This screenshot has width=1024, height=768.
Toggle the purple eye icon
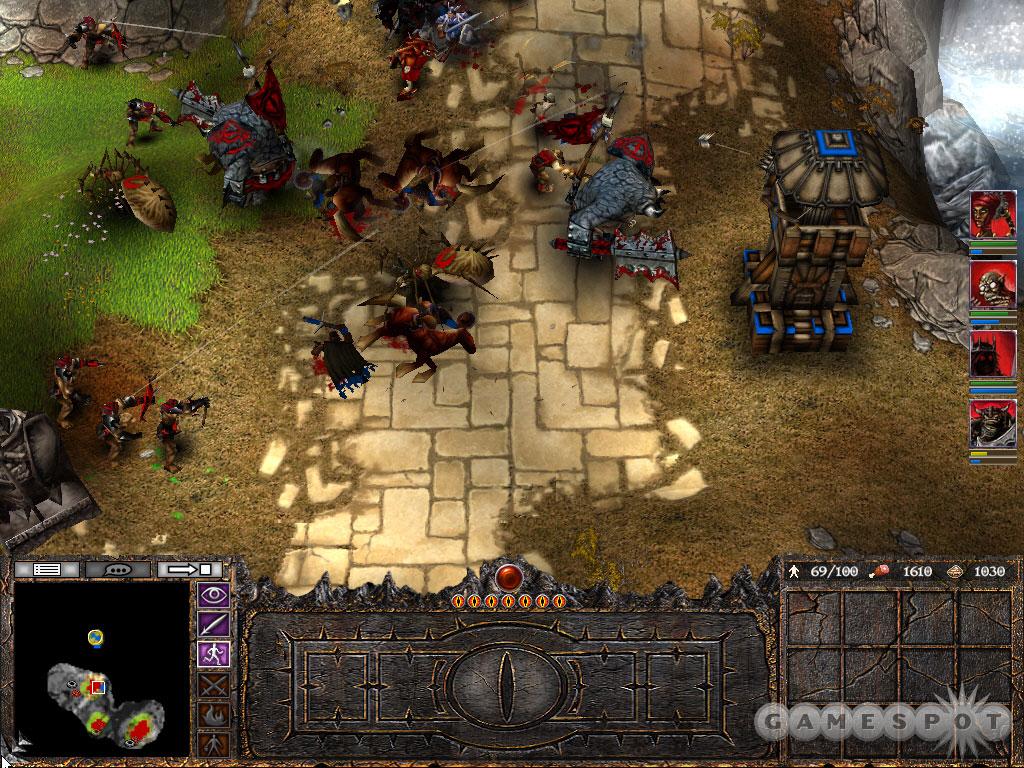click(216, 596)
